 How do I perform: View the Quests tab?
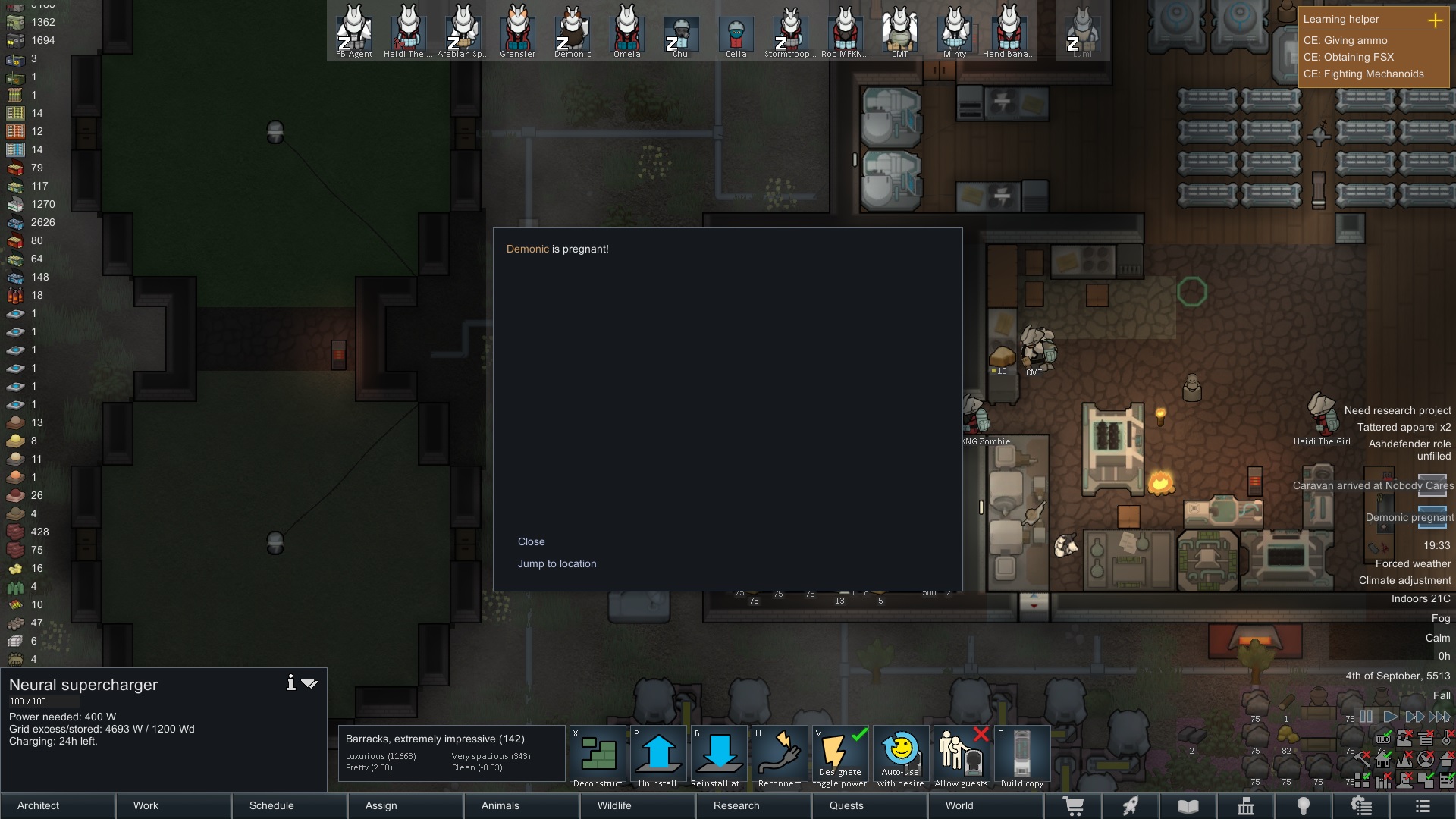click(846, 805)
